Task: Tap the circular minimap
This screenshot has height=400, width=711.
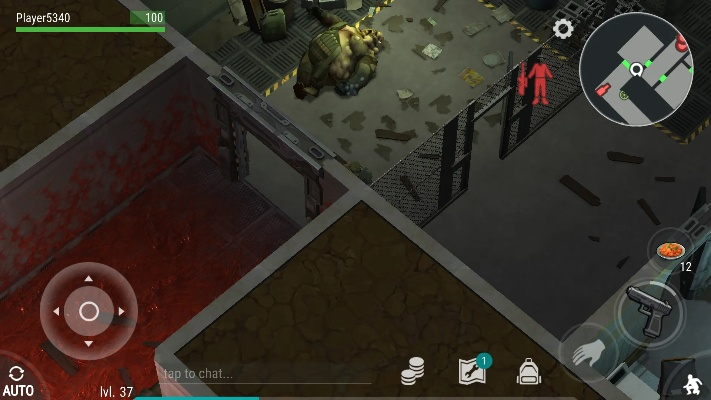Action: [x=636, y=69]
